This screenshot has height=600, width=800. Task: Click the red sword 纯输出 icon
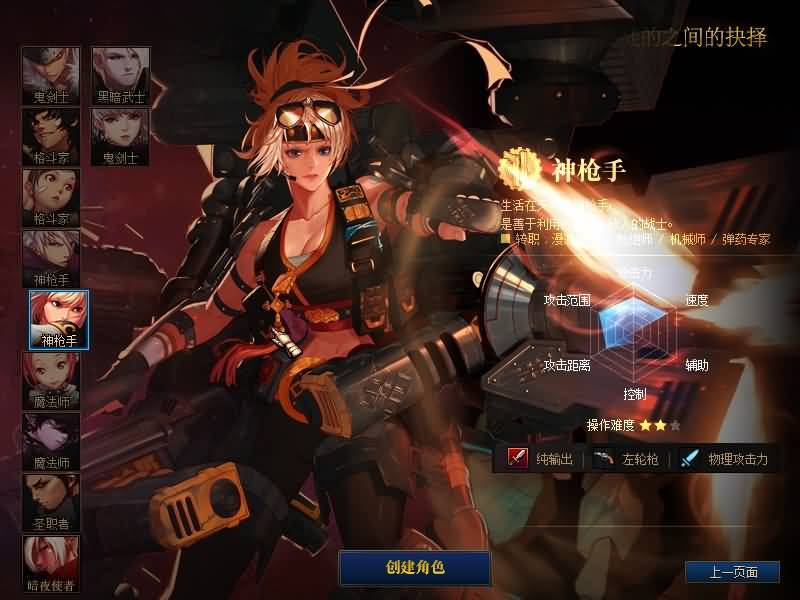518,459
